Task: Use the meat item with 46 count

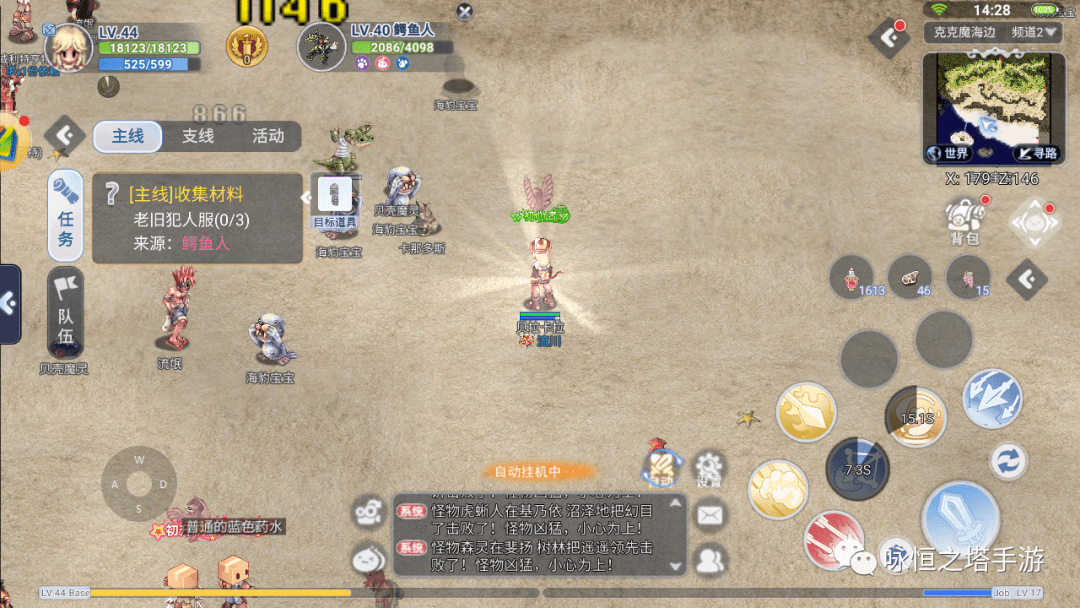Action: pyautogui.click(x=910, y=277)
